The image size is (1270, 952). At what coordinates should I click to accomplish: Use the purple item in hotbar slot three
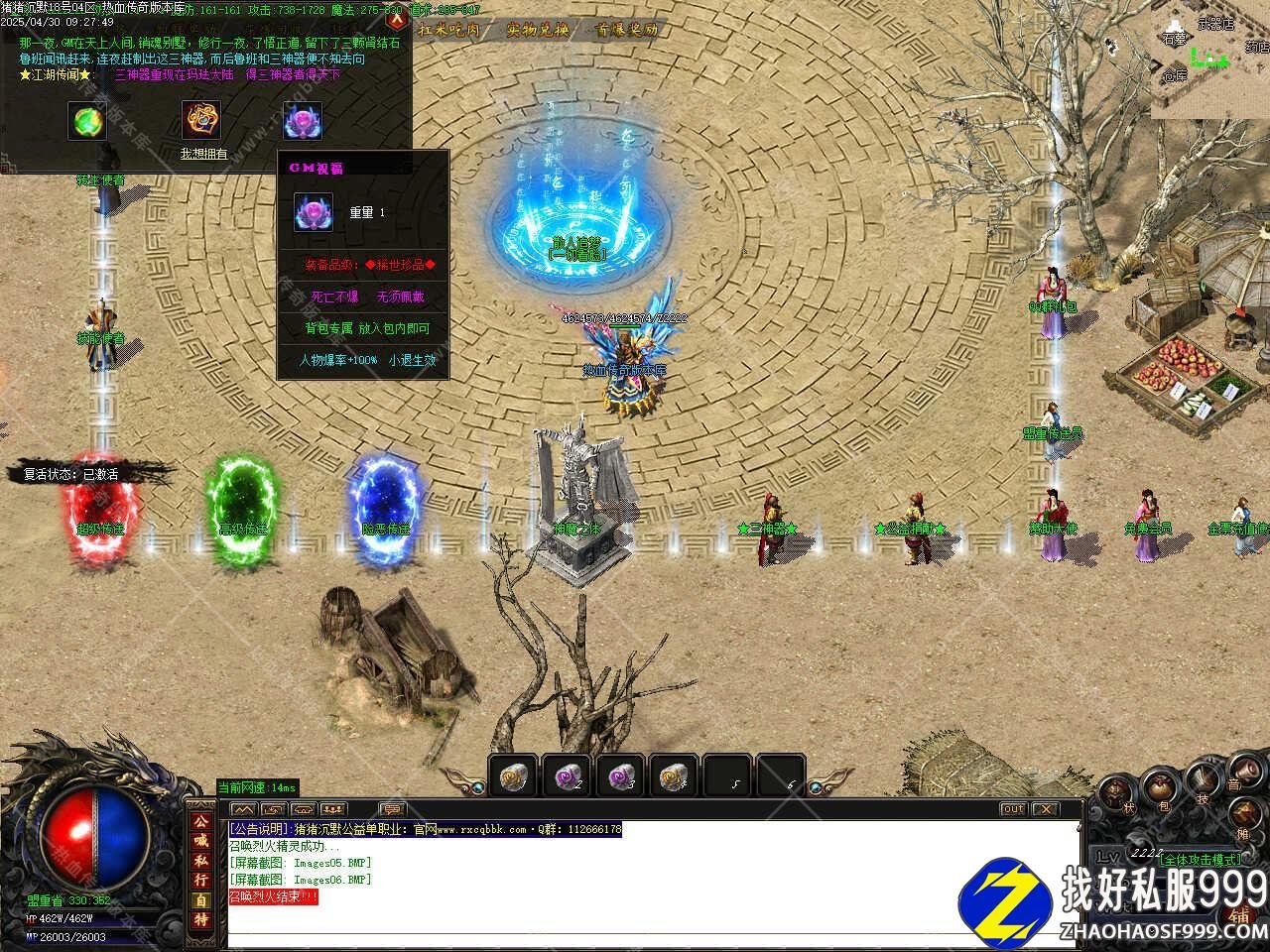tap(621, 774)
